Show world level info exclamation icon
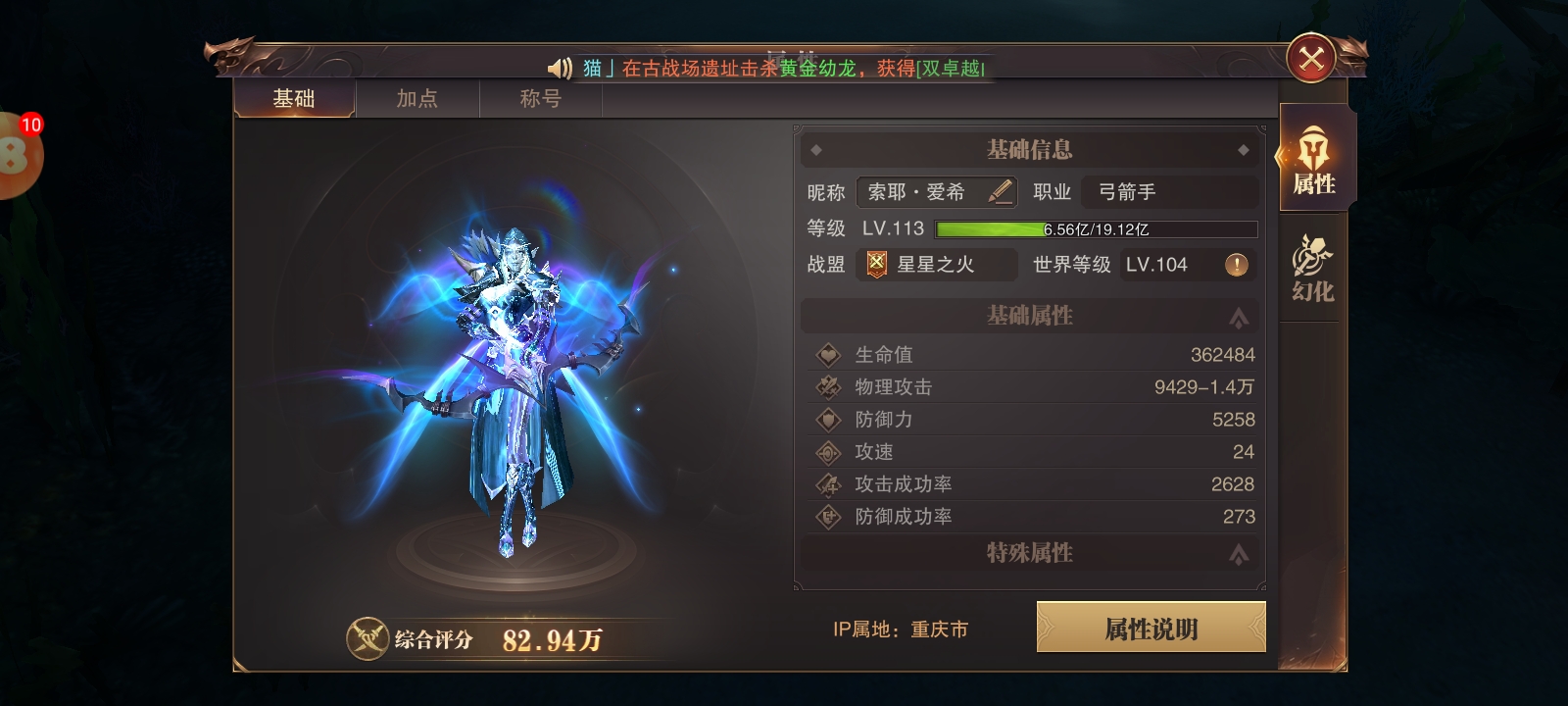This screenshot has height=706, width=1568. [1237, 265]
